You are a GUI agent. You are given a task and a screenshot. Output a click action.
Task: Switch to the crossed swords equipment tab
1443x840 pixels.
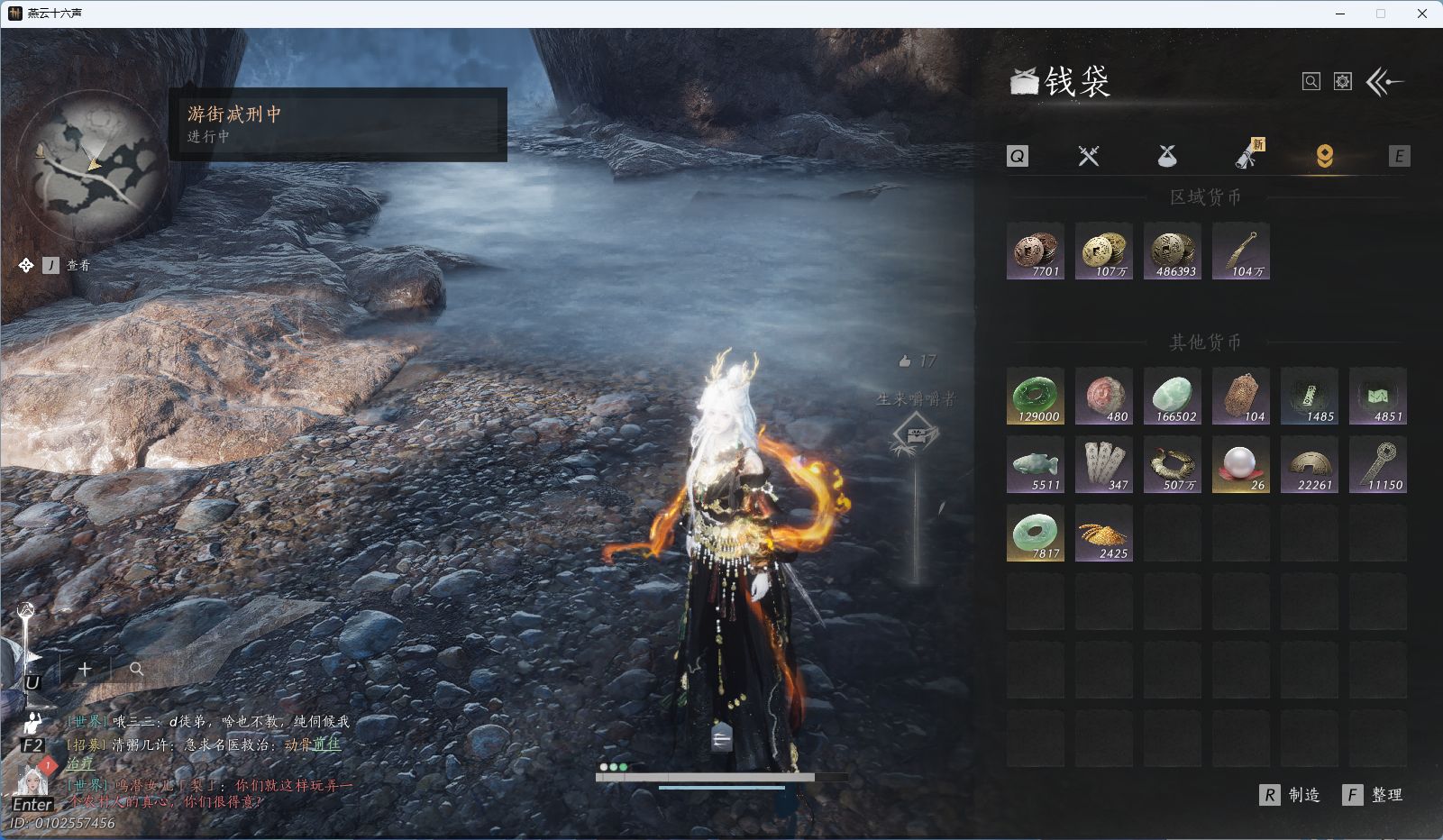coord(1089,156)
